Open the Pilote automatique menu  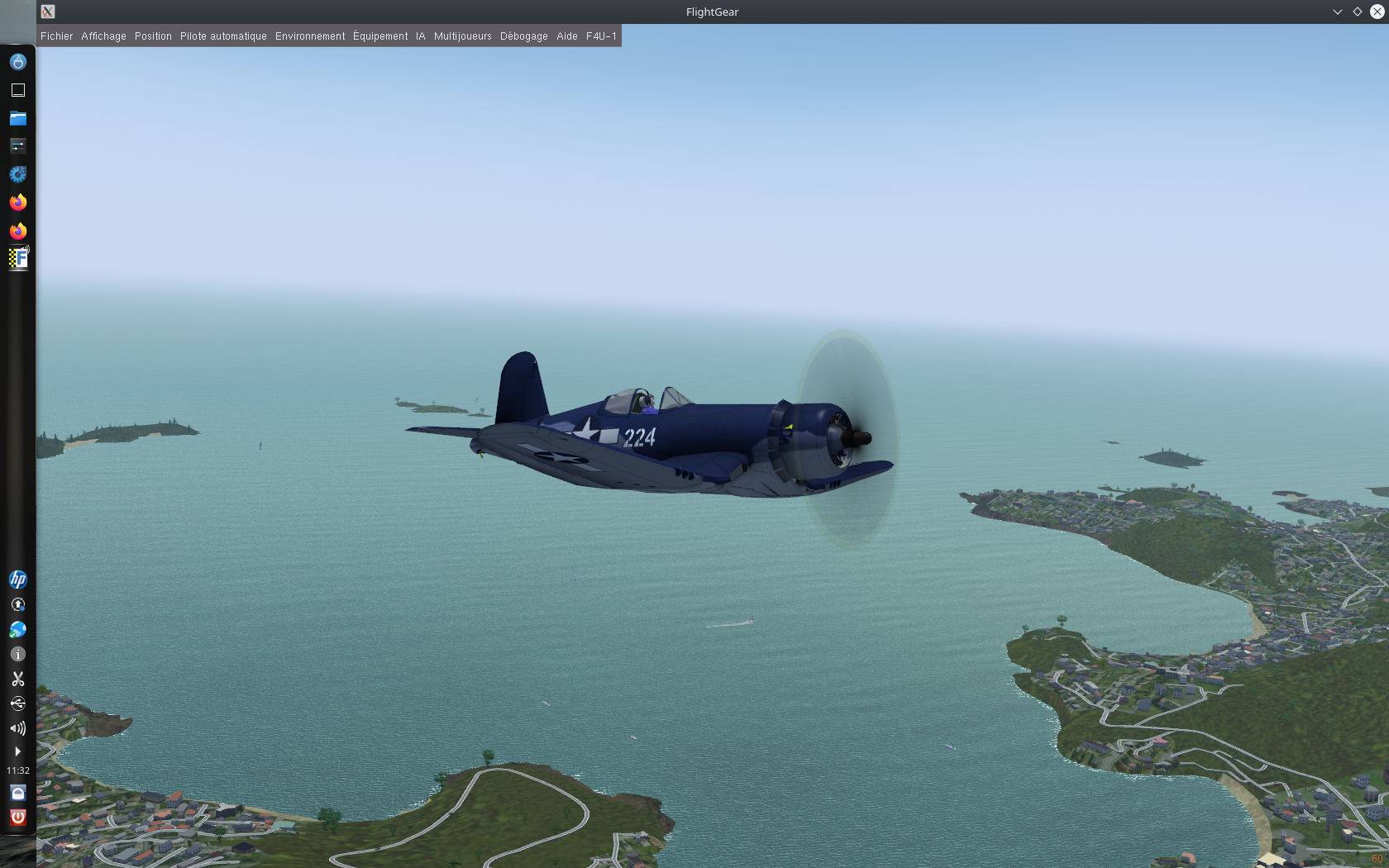tap(223, 36)
